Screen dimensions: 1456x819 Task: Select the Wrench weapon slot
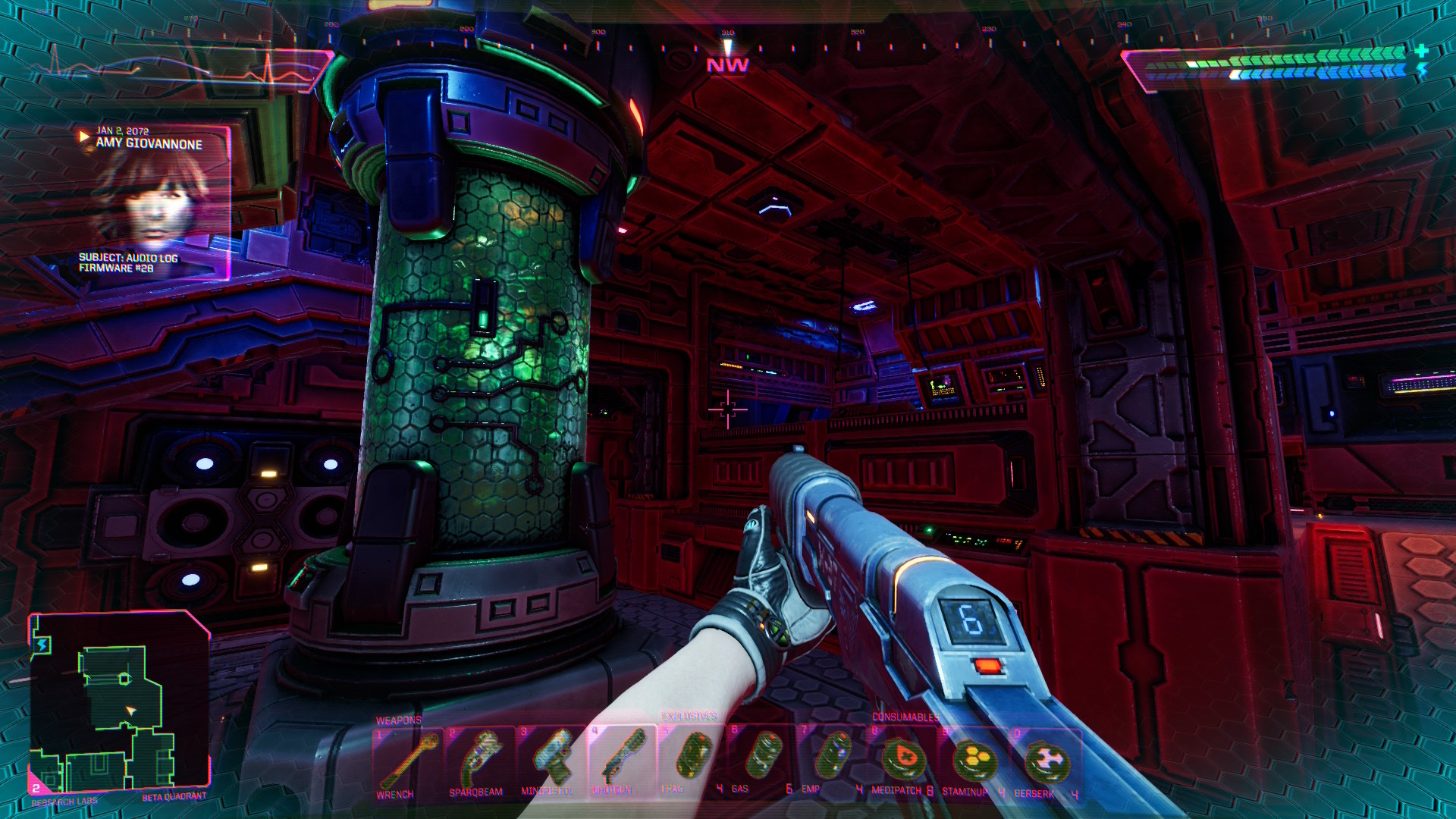coord(407,761)
